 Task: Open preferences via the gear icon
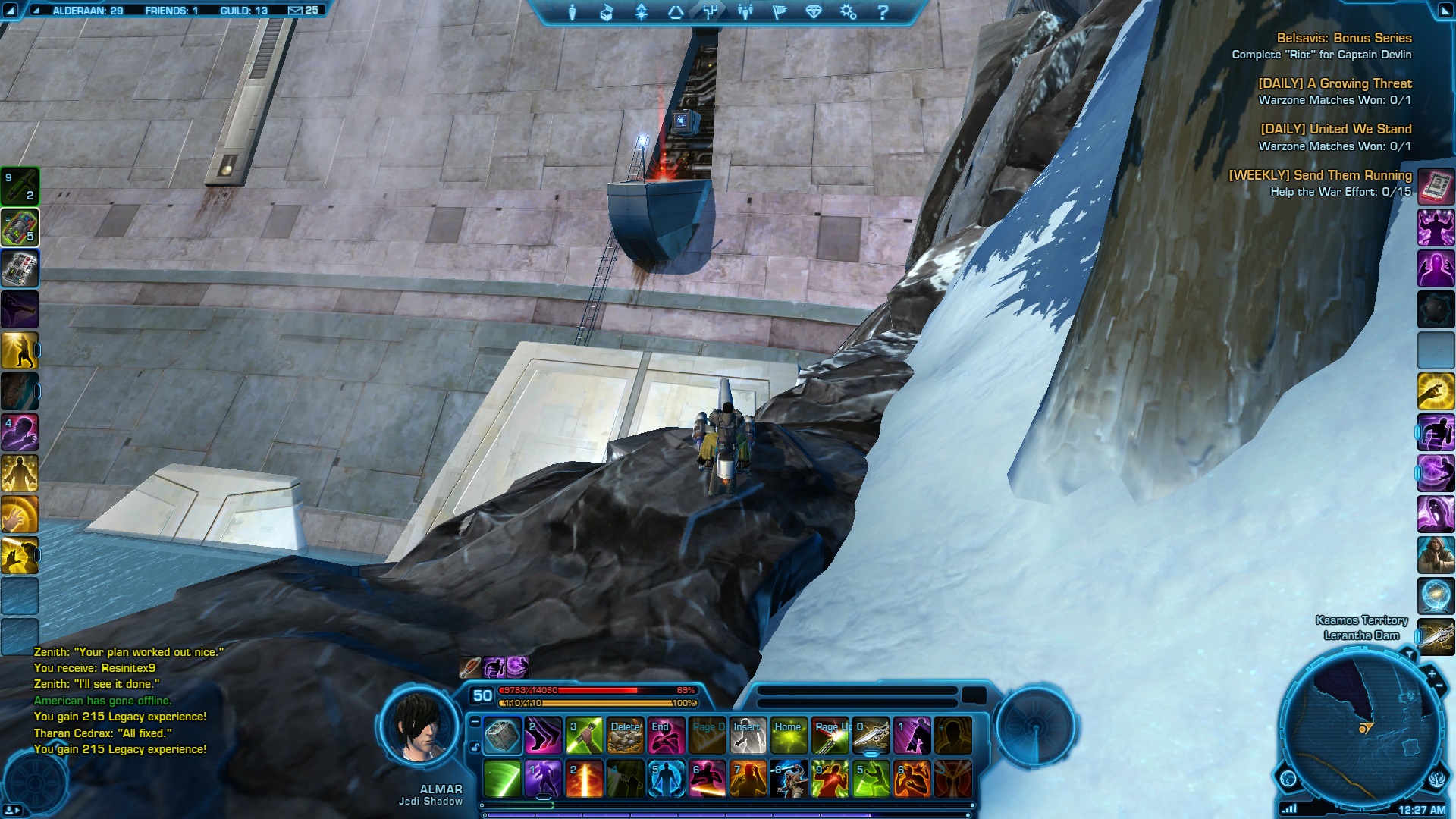point(848,12)
